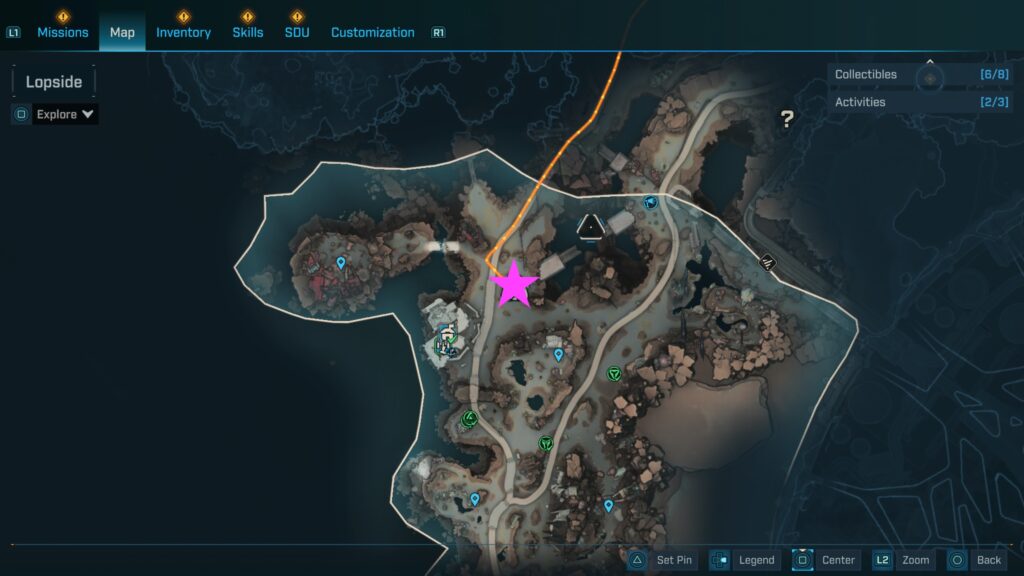Screen dimensions: 1024x576
Task: Click the blue megaphone map marker
Action: (x=650, y=202)
